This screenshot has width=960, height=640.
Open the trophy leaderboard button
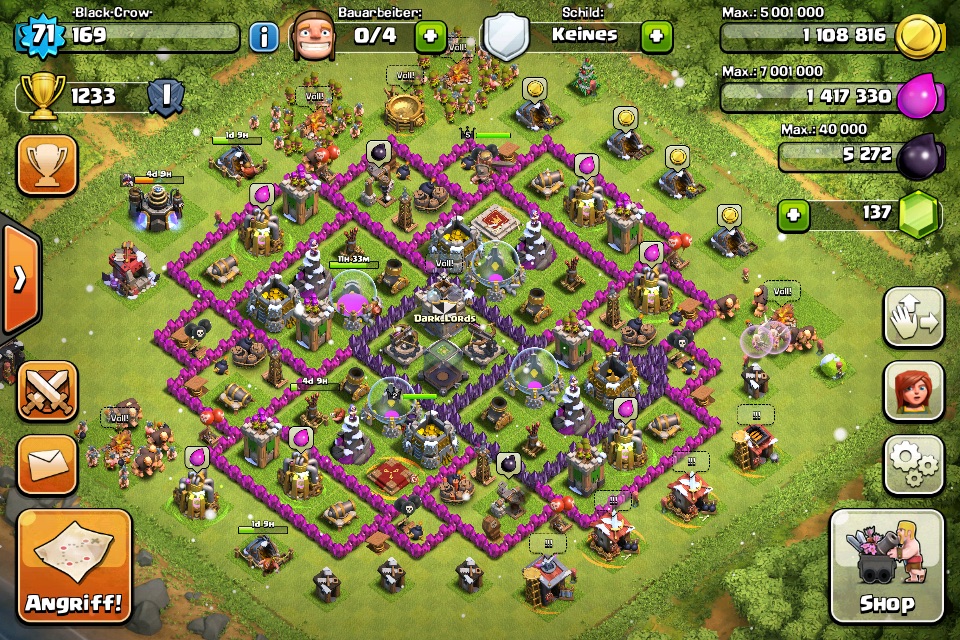tap(47, 165)
